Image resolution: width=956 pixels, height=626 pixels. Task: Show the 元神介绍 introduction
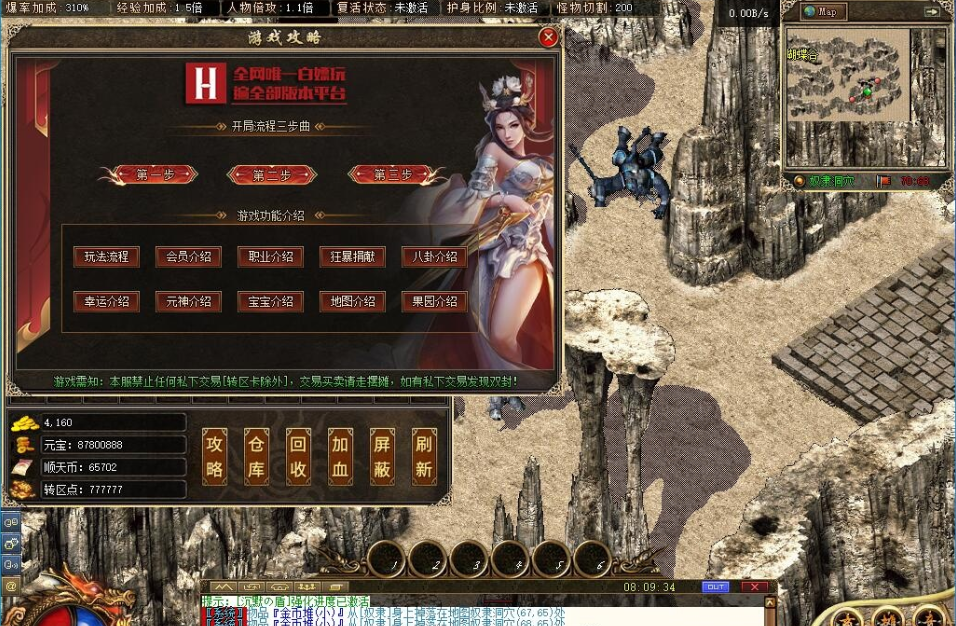tap(188, 301)
